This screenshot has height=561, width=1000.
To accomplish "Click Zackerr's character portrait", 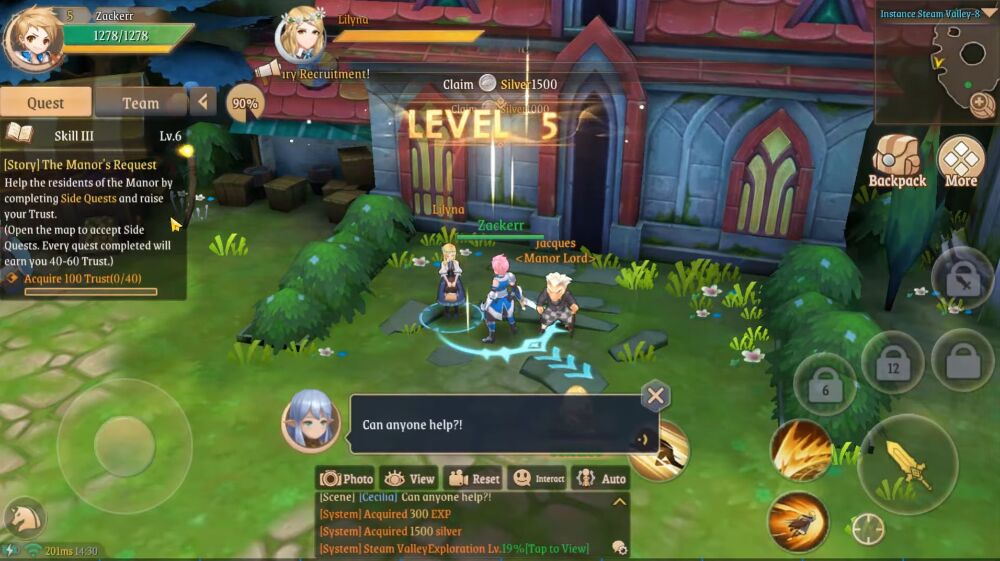I will click(x=32, y=36).
